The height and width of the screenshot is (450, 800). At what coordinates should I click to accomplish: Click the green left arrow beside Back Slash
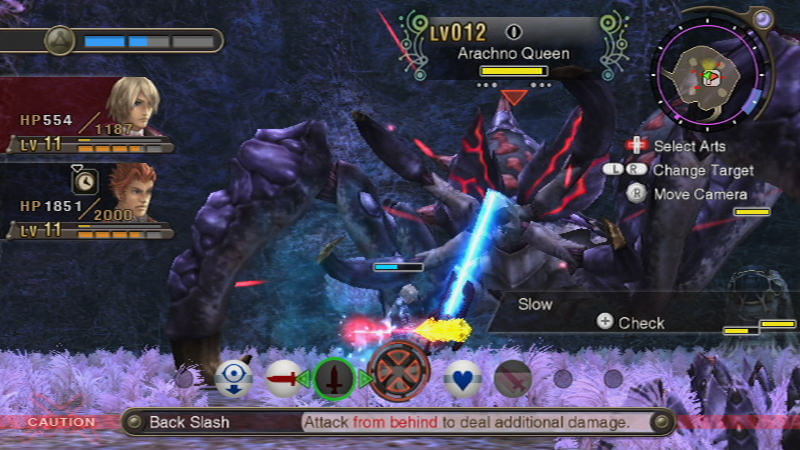(x=304, y=379)
